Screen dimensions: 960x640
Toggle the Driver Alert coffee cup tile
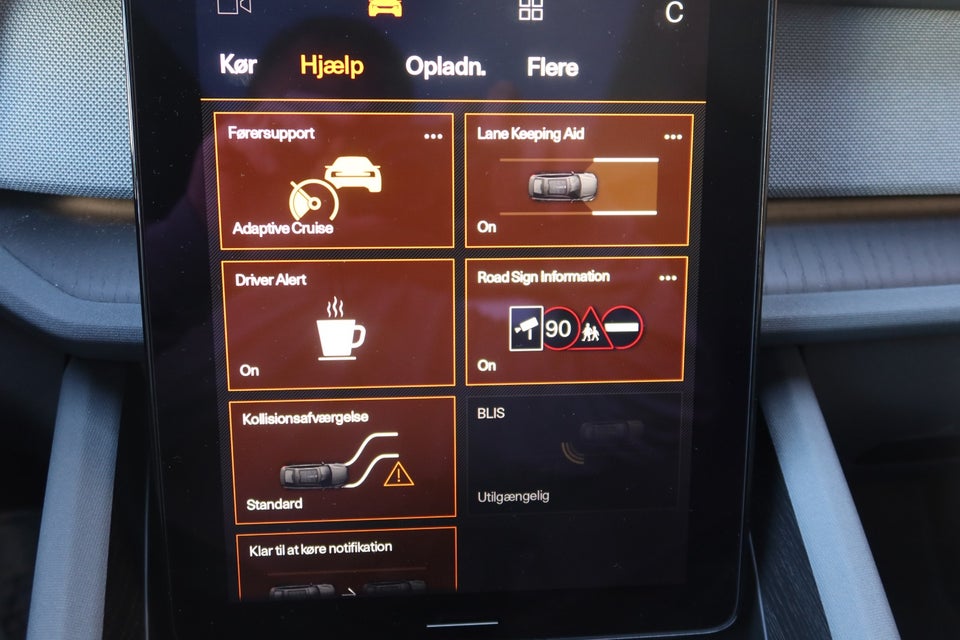(x=338, y=324)
